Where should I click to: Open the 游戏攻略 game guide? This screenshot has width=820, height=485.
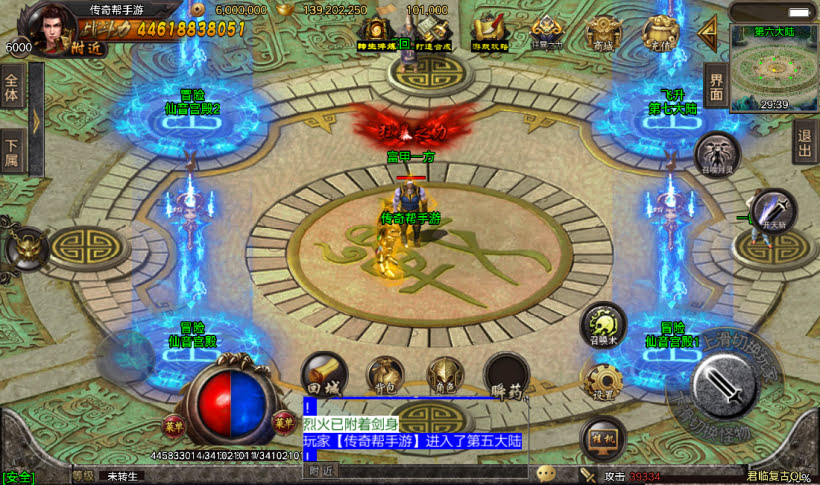(490, 34)
